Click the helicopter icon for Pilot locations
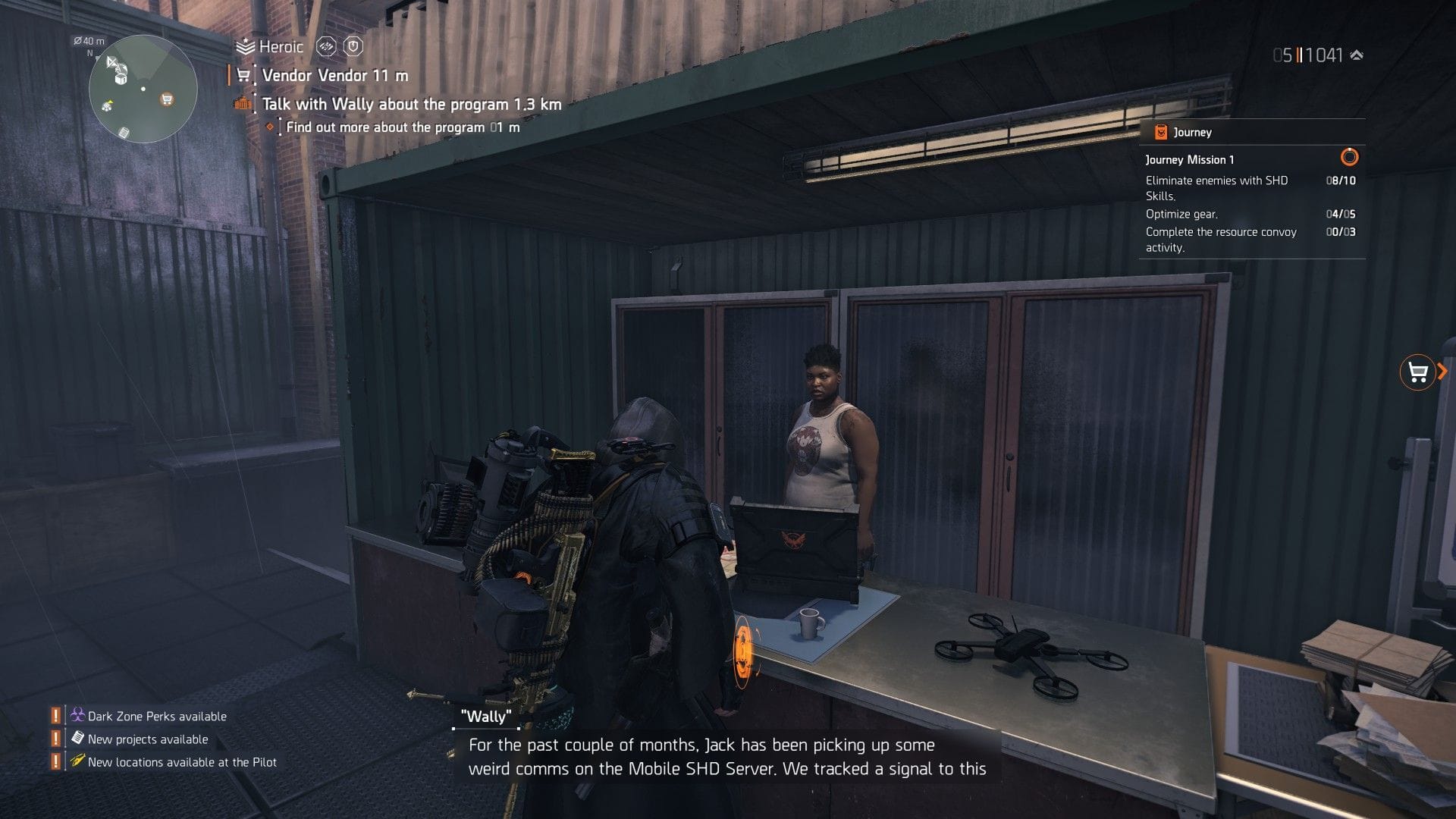 pyautogui.click(x=76, y=762)
